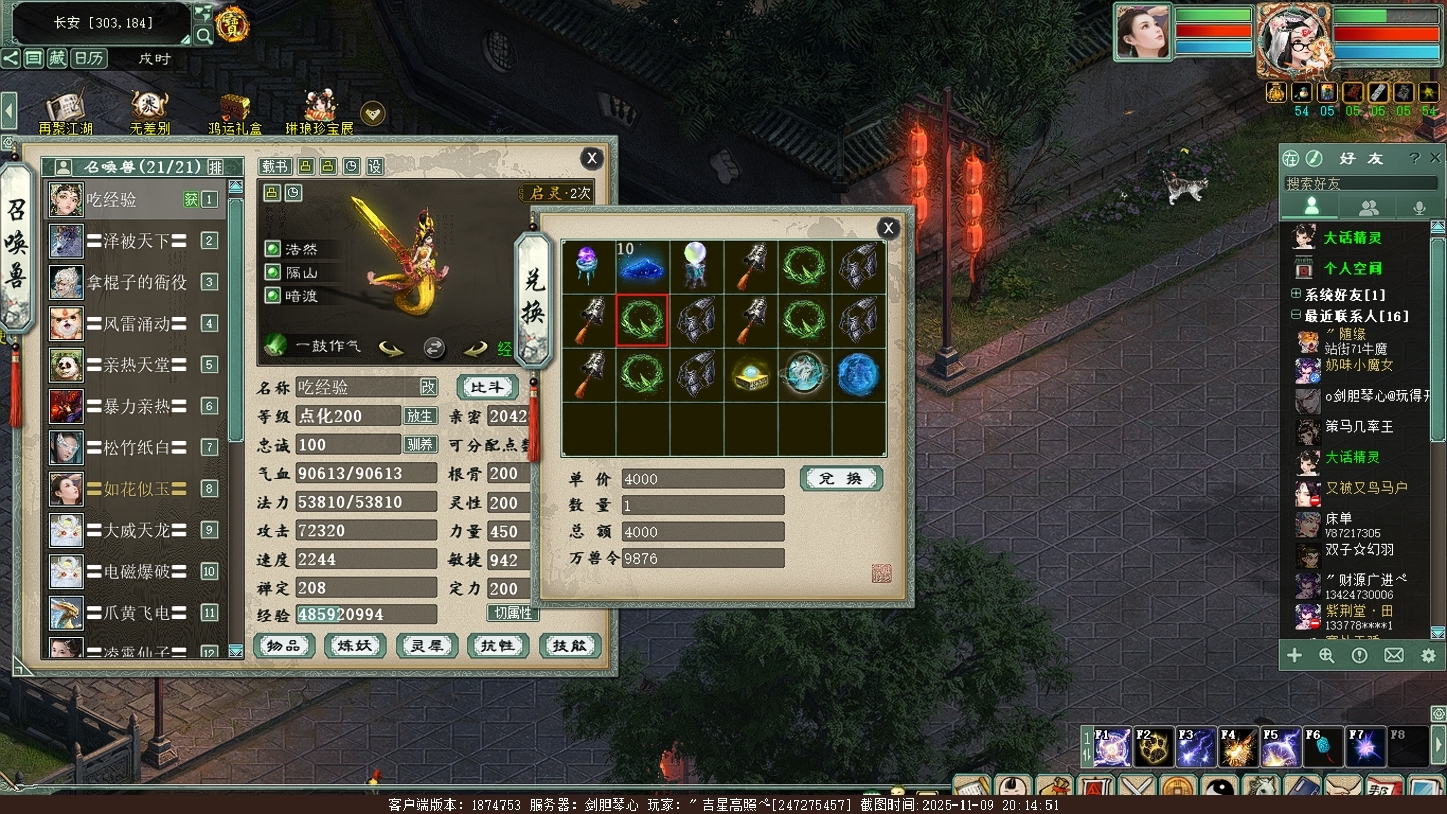Close the exchange shop window

point(887,228)
